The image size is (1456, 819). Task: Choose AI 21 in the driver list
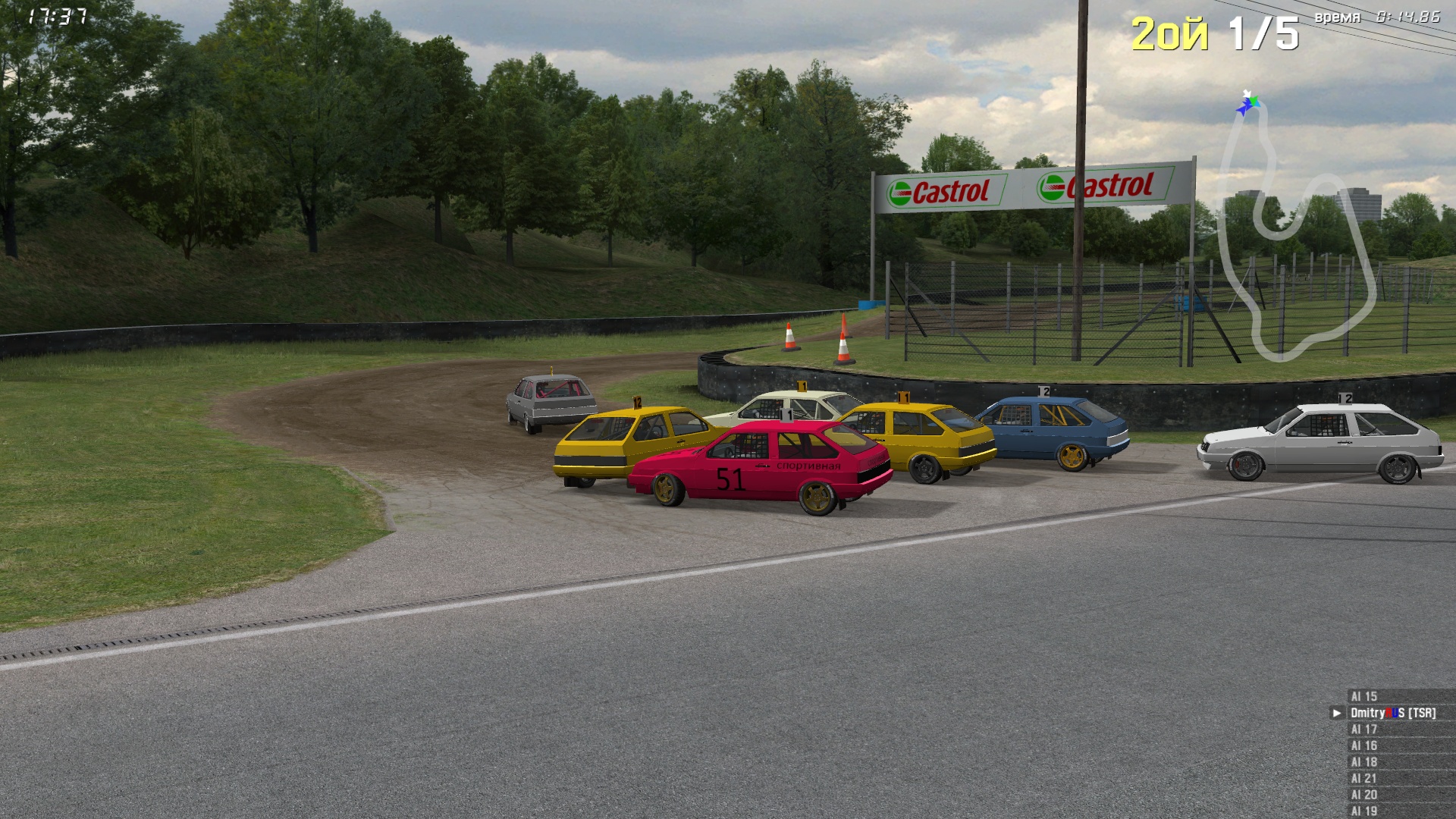(x=1363, y=779)
